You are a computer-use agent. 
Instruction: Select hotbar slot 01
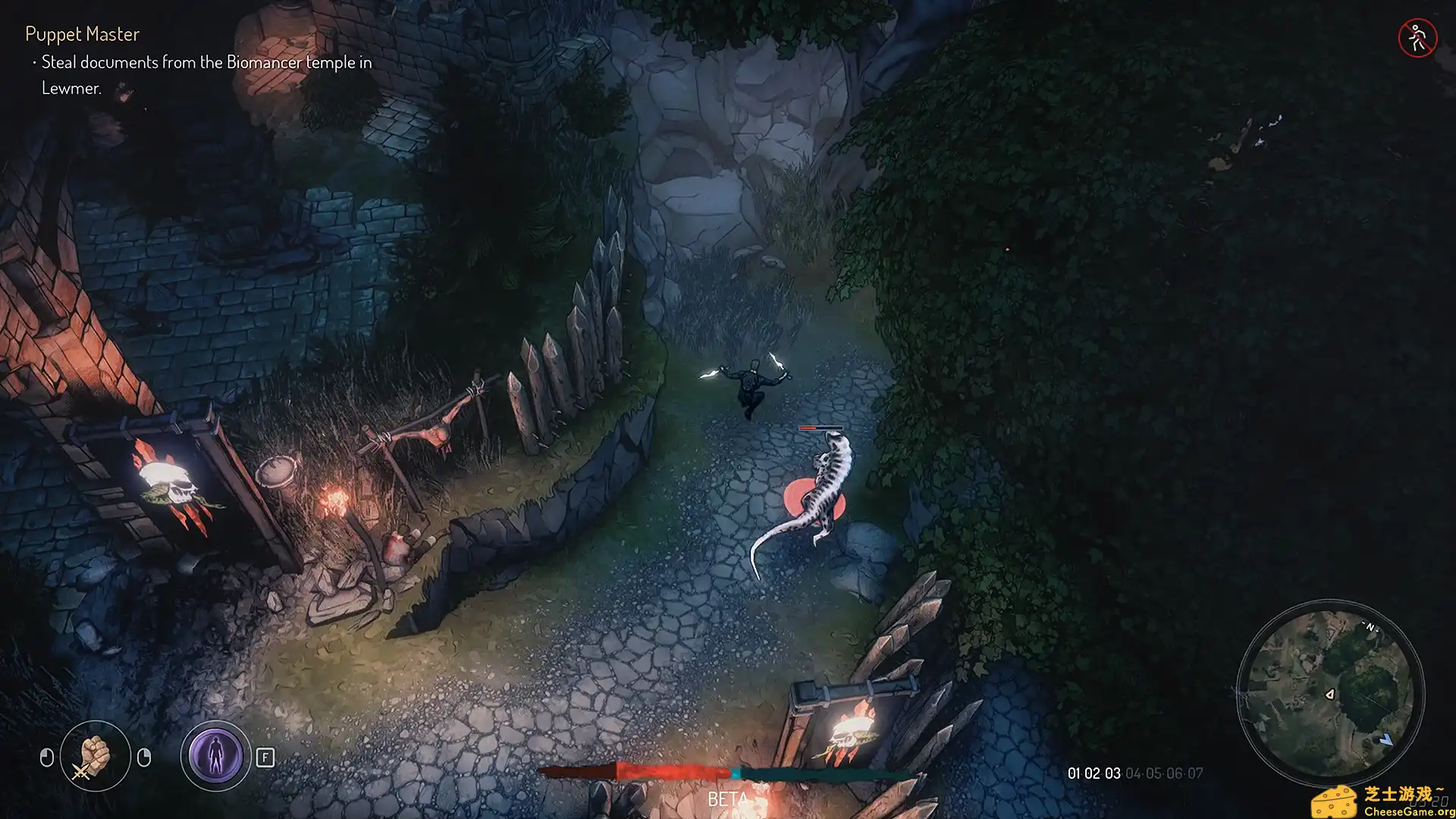click(x=1073, y=773)
